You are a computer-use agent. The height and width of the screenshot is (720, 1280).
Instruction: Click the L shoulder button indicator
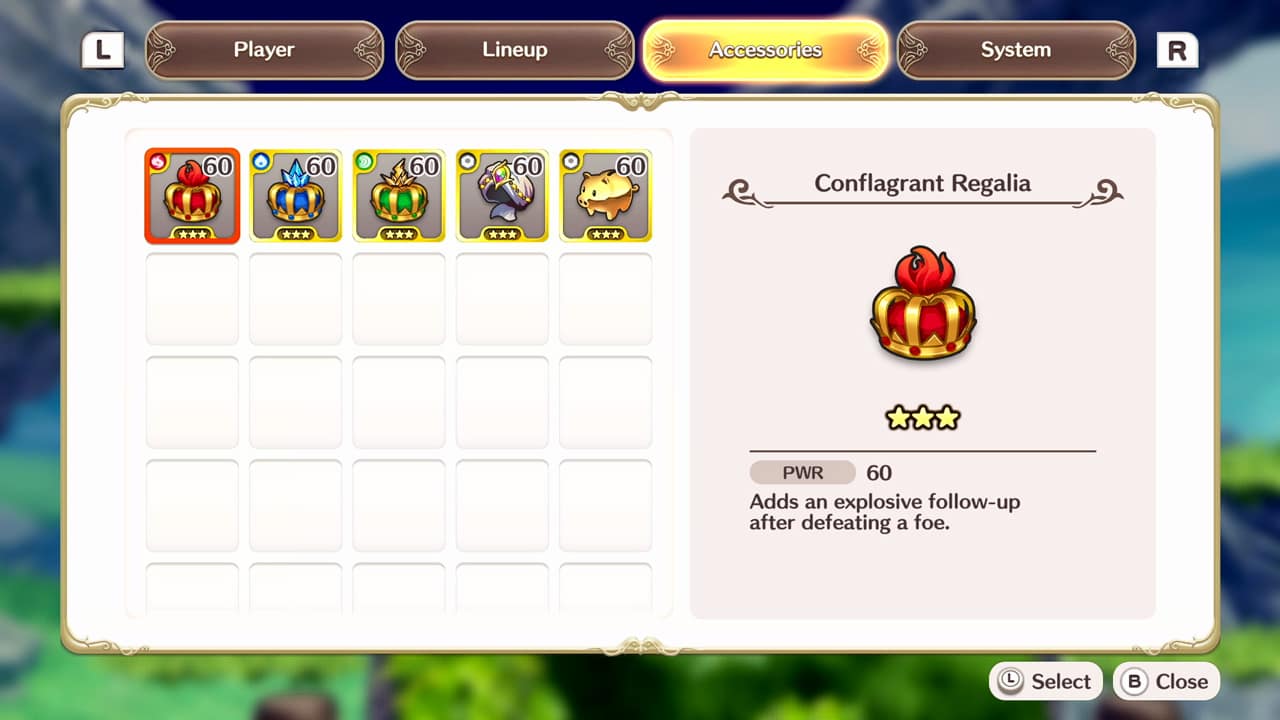(102, 48)
